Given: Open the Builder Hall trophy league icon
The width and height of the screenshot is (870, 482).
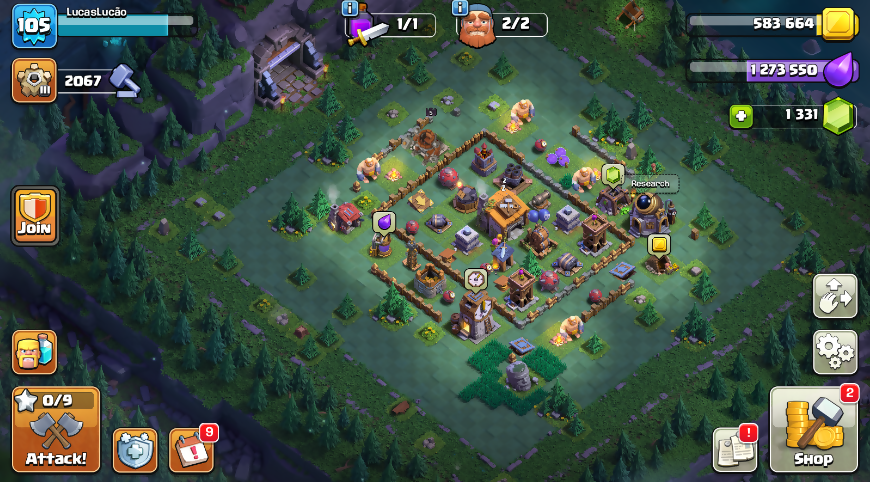Looking at the screenshot, I should pos(34,80).
